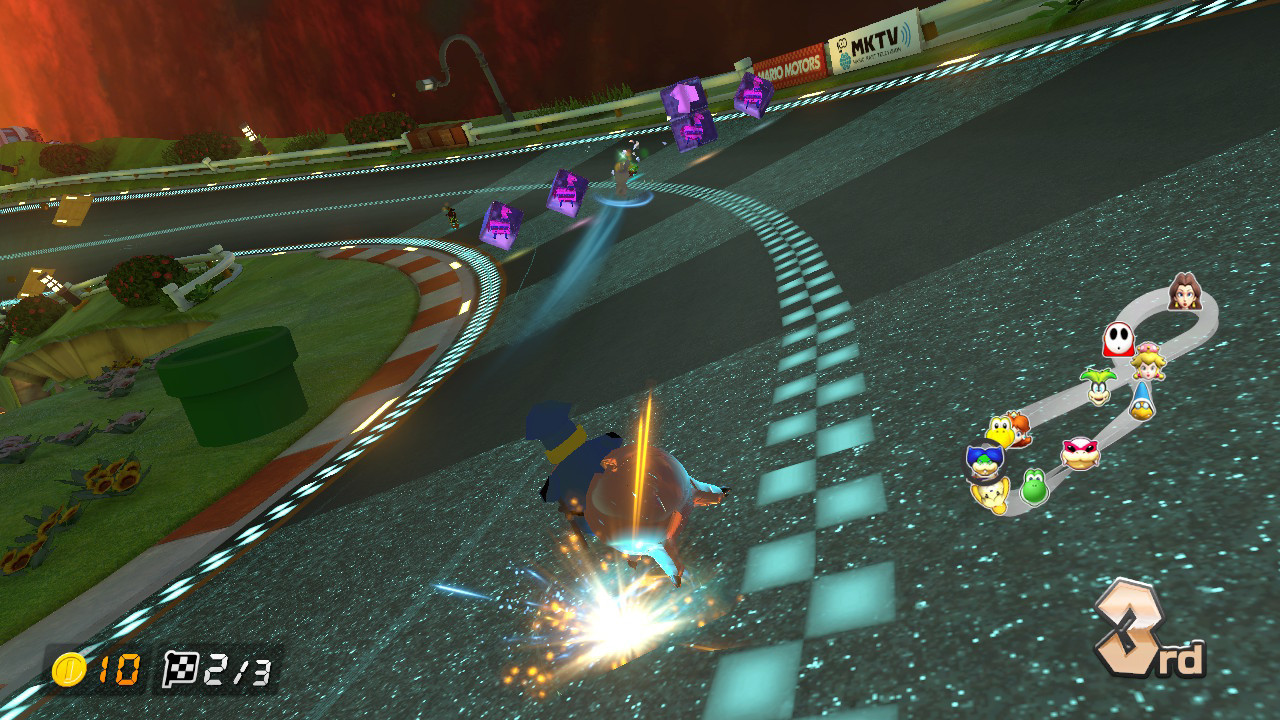Screen dimensions: 1280x720
Task: Click the Wendy icon on the minimap
Action: click(x=1080, y=453)
